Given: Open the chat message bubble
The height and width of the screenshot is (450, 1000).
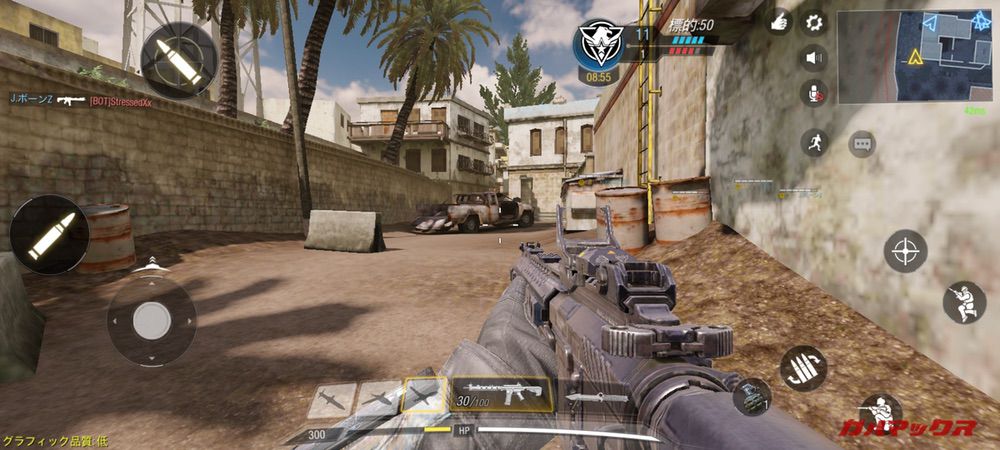Looking at the screenshot, I should tap(862, 144).
